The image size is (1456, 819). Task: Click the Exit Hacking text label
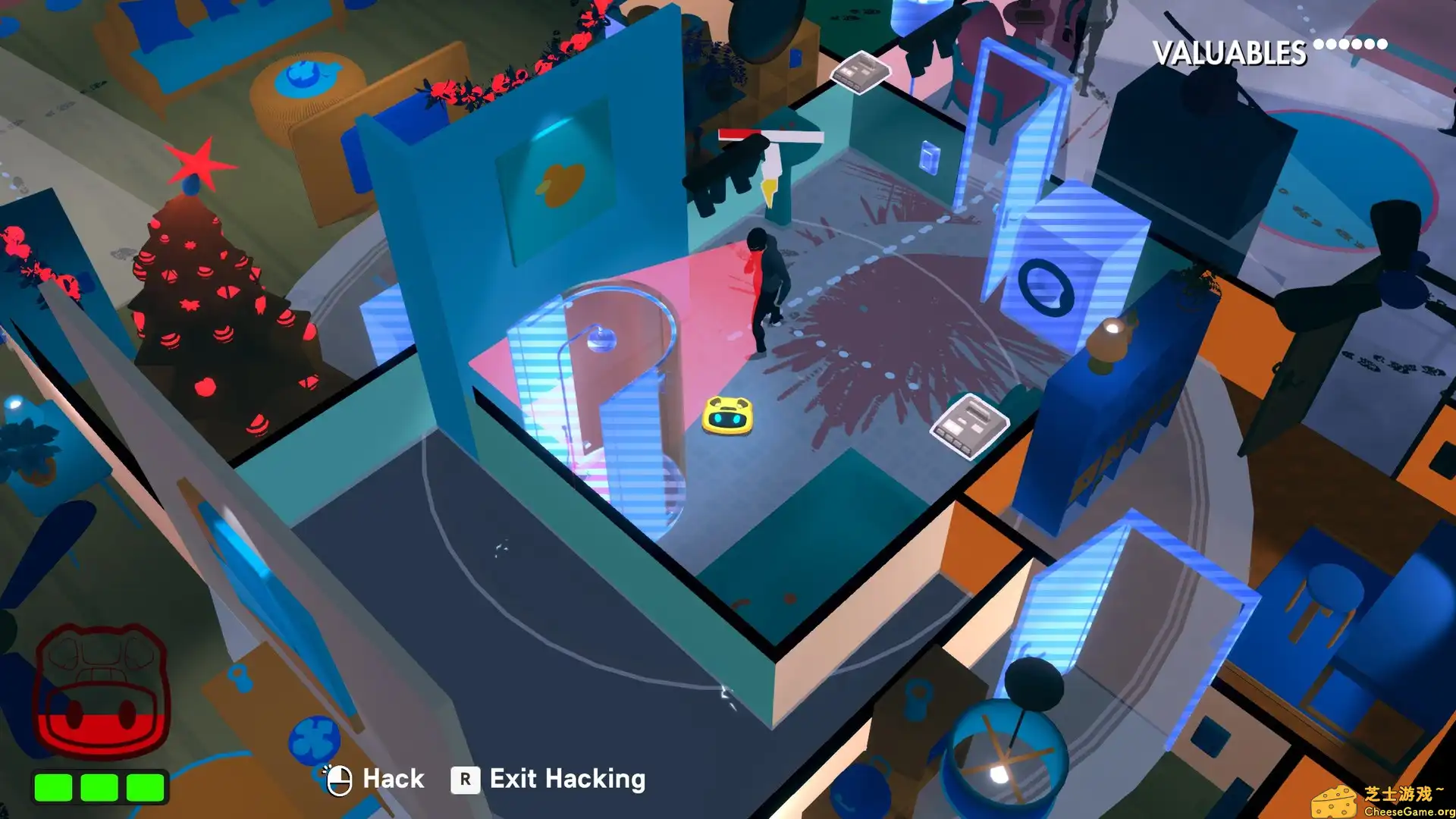click(566, 779)
